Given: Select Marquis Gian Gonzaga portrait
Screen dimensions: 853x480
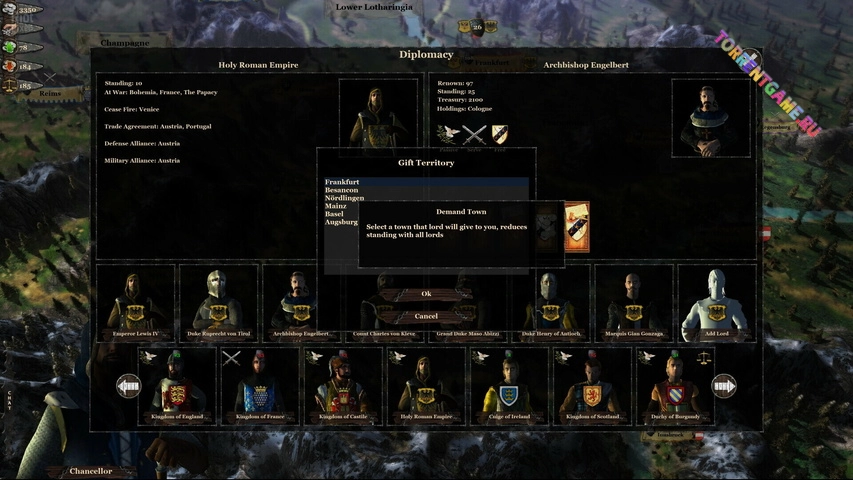Looking at the screenshot, I should coord(633,302).
